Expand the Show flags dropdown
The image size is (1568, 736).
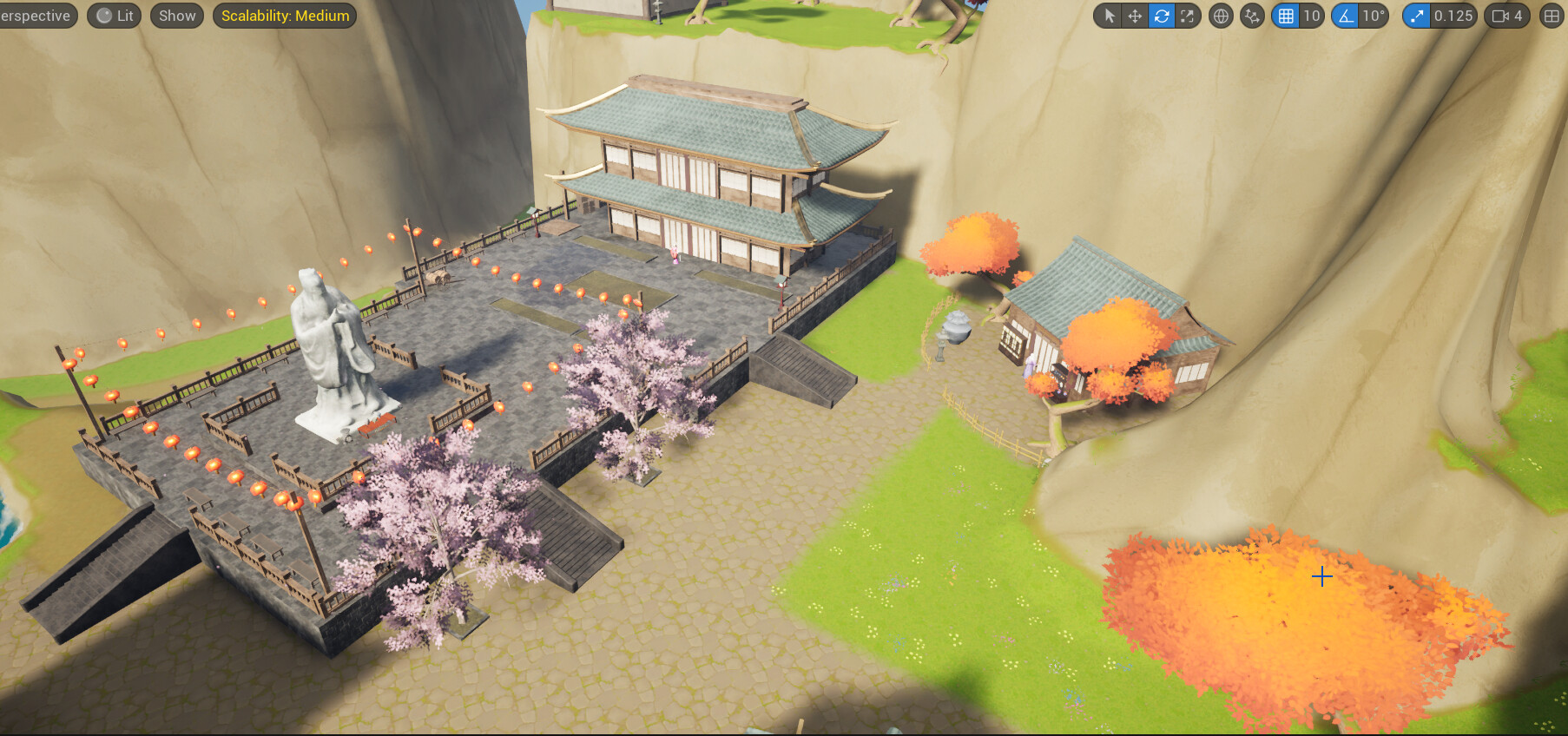(176, 15)
